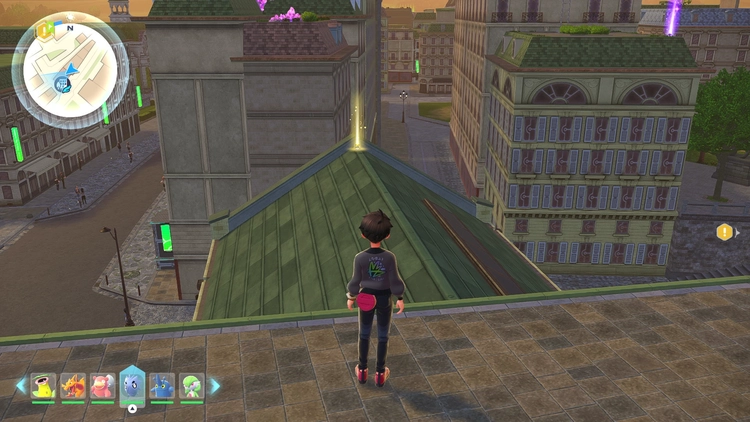
Task: Click the yellow exclamation objective indicator
Action: click(x=724, y=232)
